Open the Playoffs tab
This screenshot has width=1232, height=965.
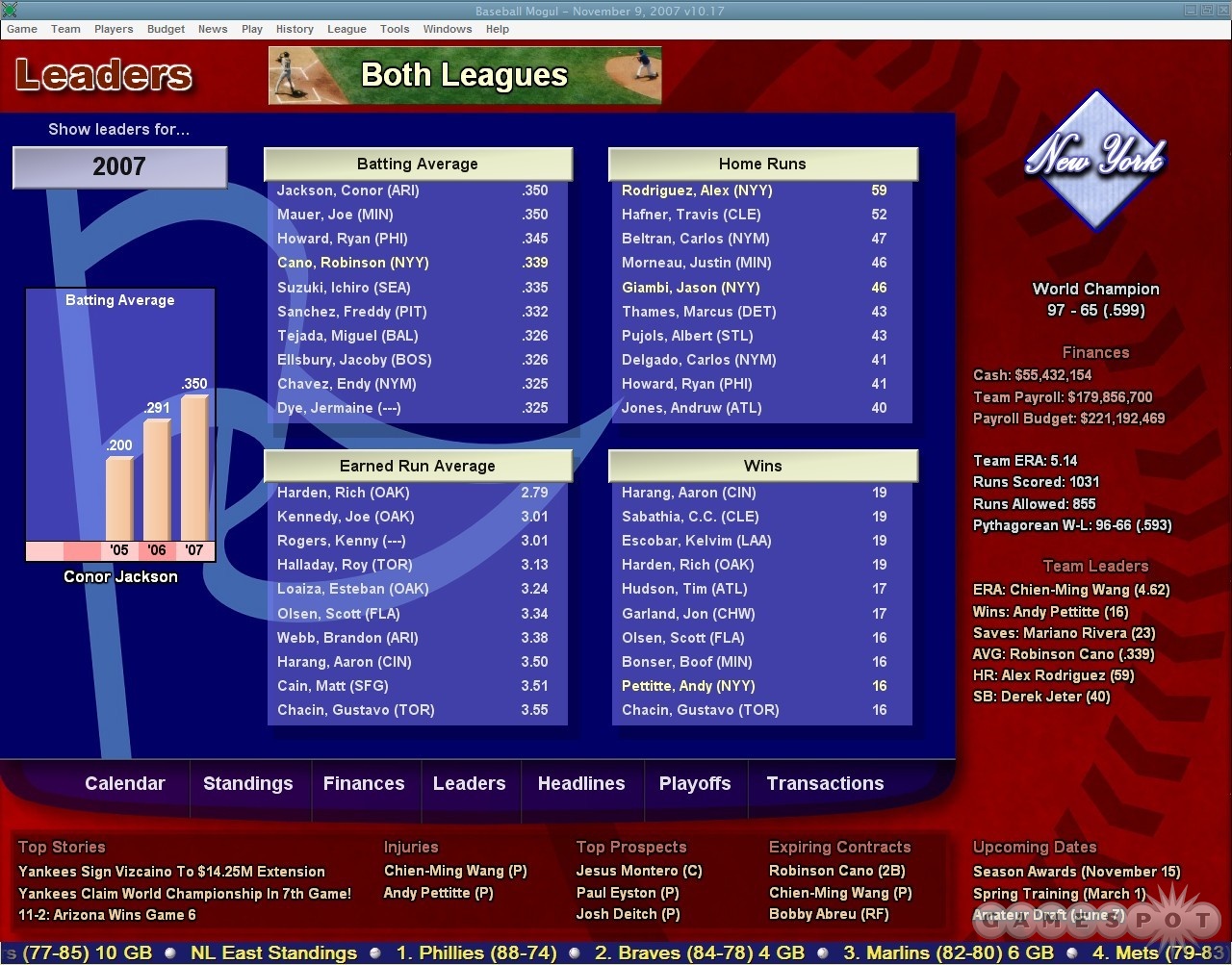pos(695,783)
